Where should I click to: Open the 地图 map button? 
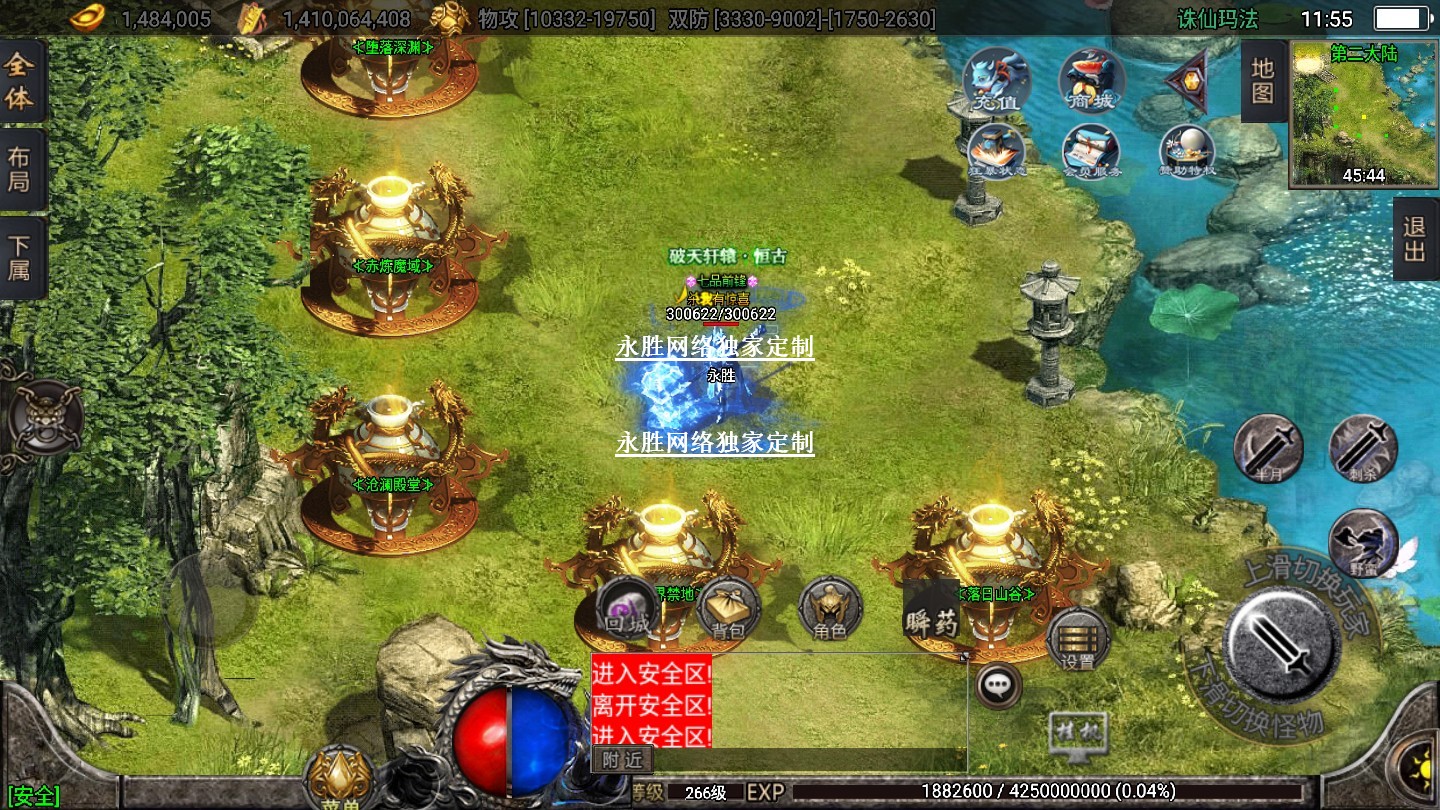[1262, 81]
